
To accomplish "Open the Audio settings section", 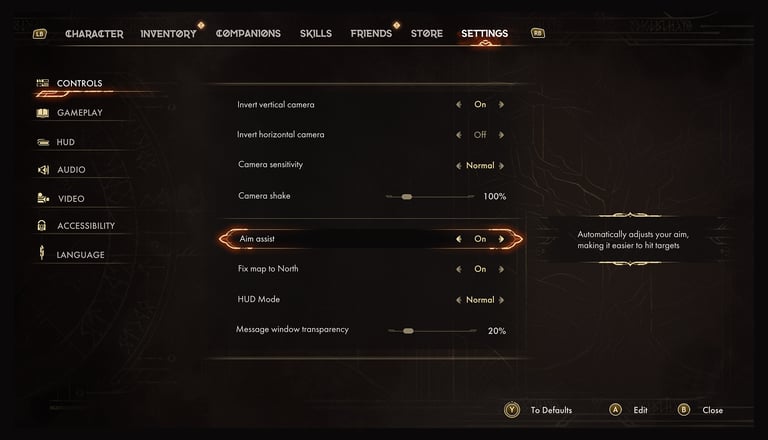I will pyautogui.click(x=71, y=170).
